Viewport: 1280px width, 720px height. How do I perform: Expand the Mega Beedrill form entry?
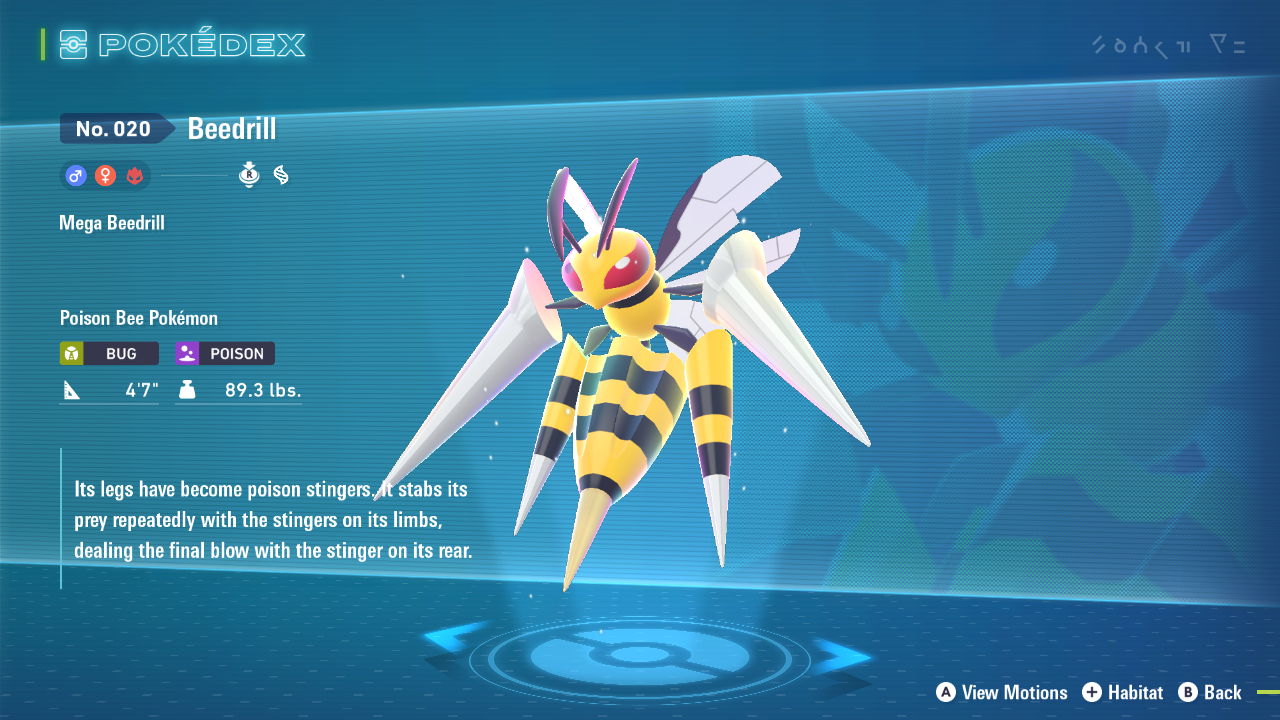coord(111,223)
